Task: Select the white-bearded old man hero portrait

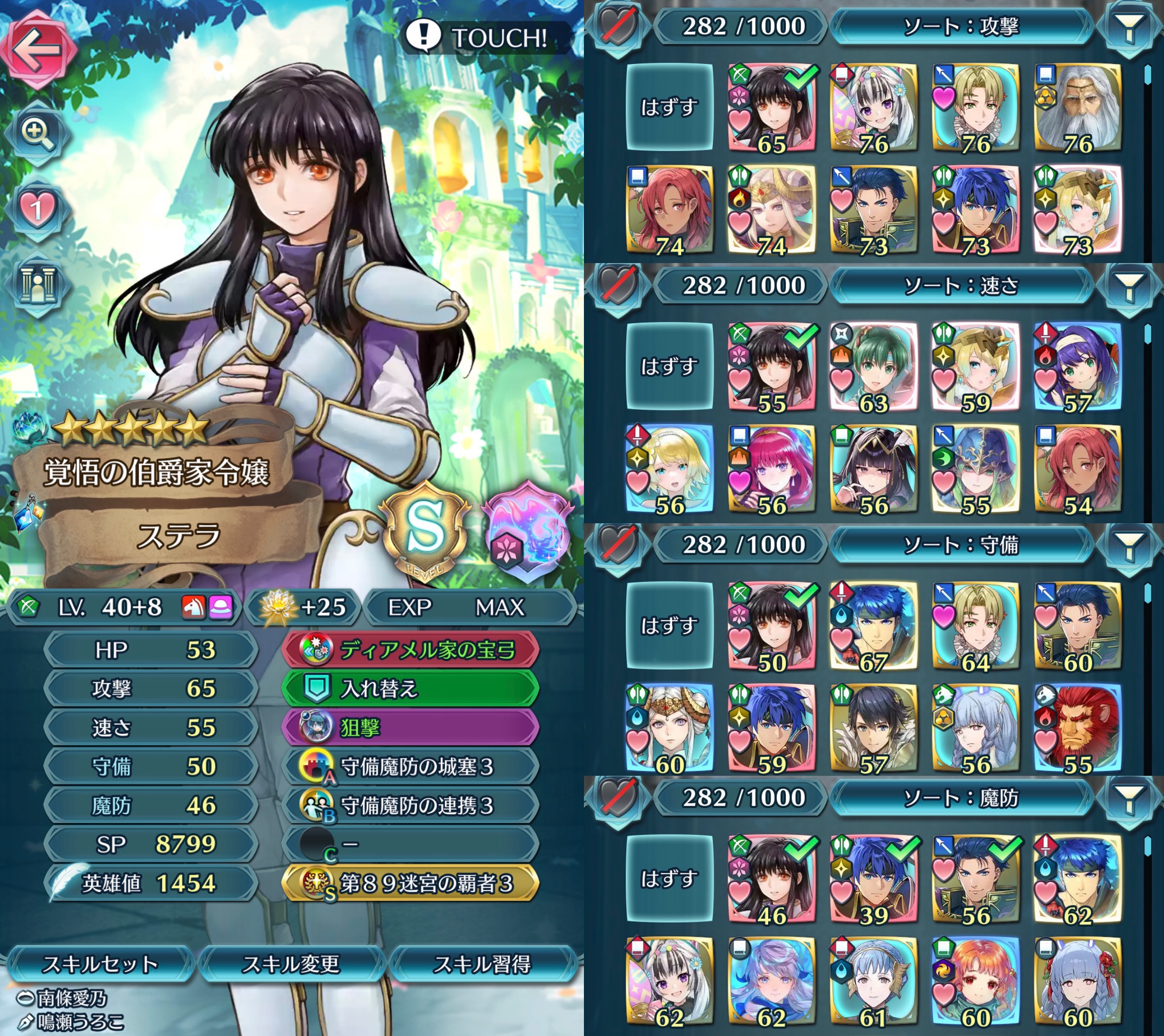Action: [x=1077, y=108]
